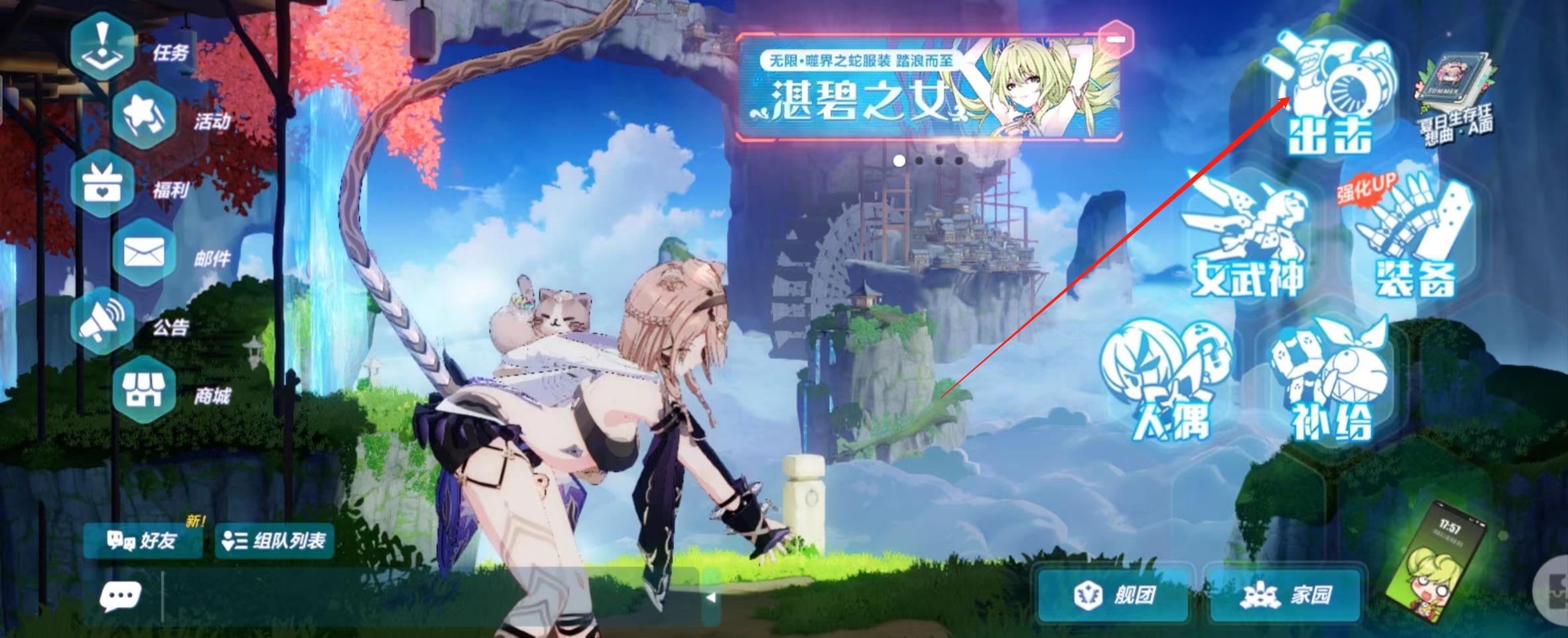Open the 活动 events menu

click(x=145, y=117)
